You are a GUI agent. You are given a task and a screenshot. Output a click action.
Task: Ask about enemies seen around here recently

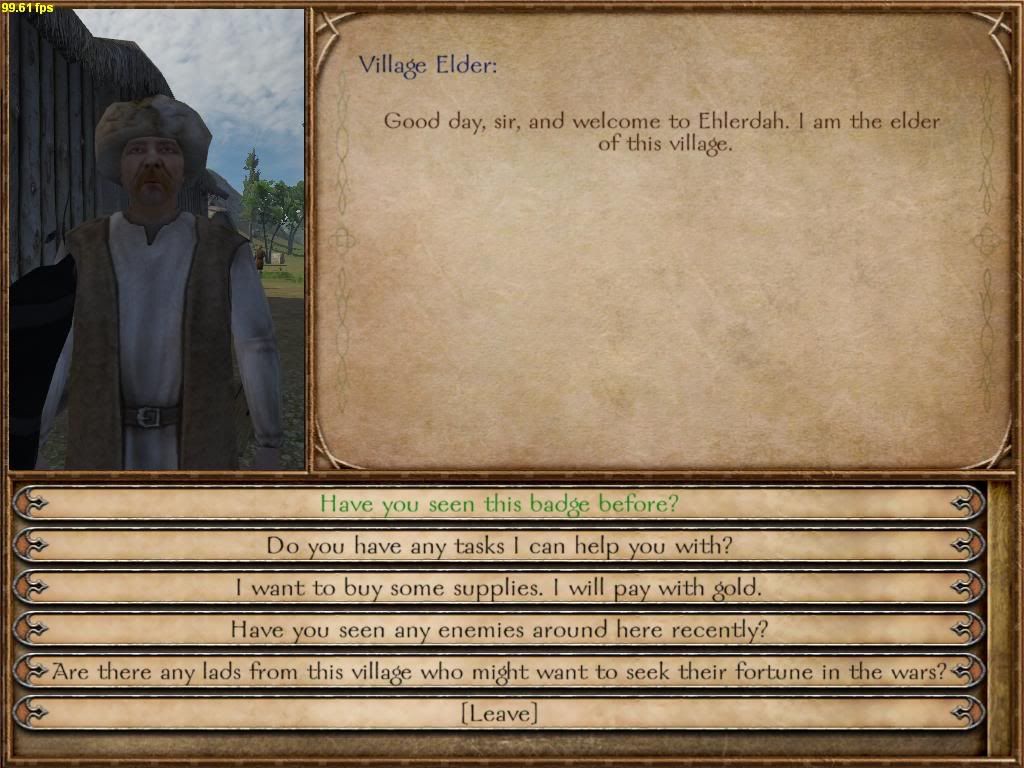498,630
